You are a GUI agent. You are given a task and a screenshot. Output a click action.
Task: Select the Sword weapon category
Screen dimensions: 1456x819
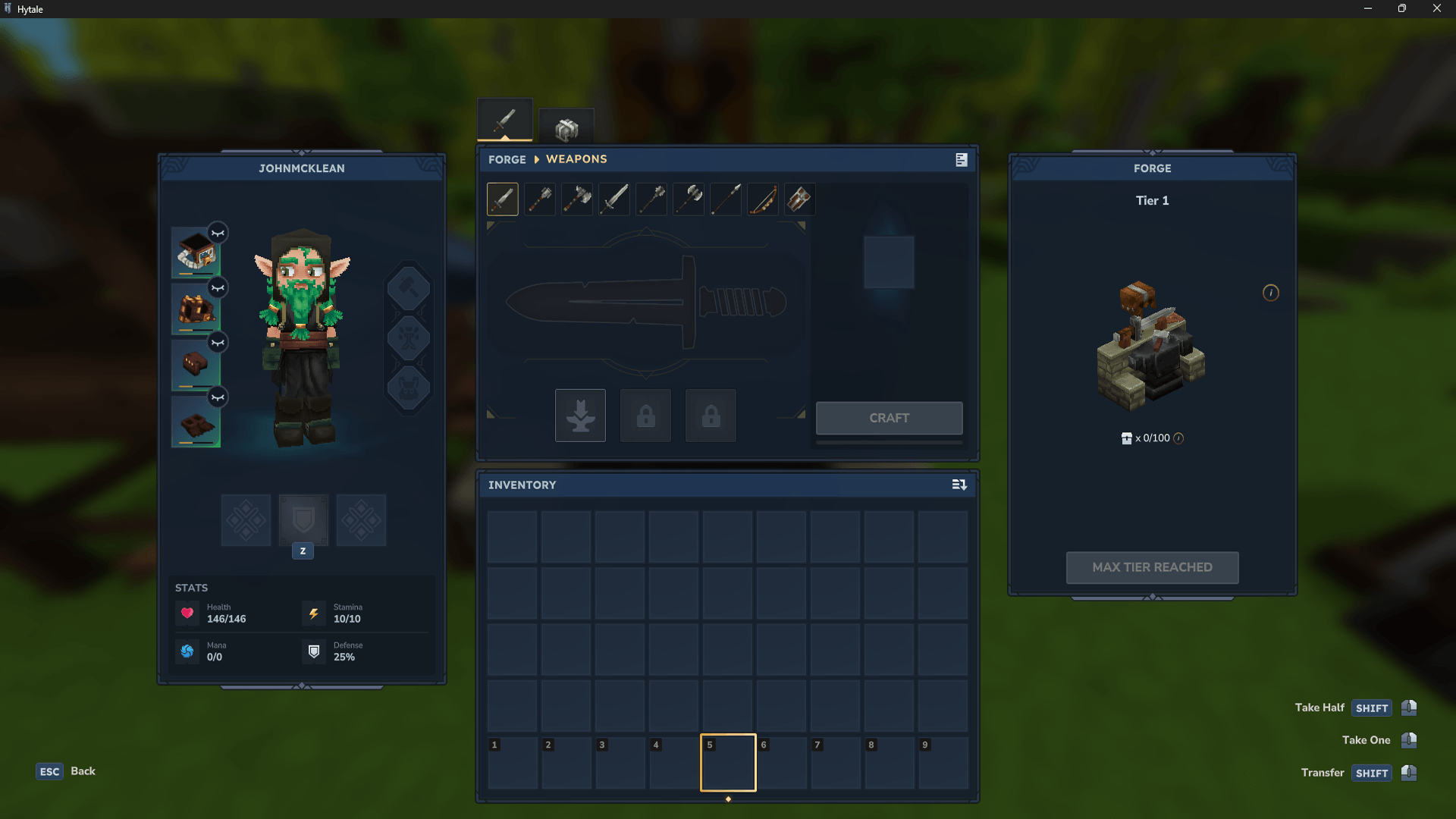613,199
